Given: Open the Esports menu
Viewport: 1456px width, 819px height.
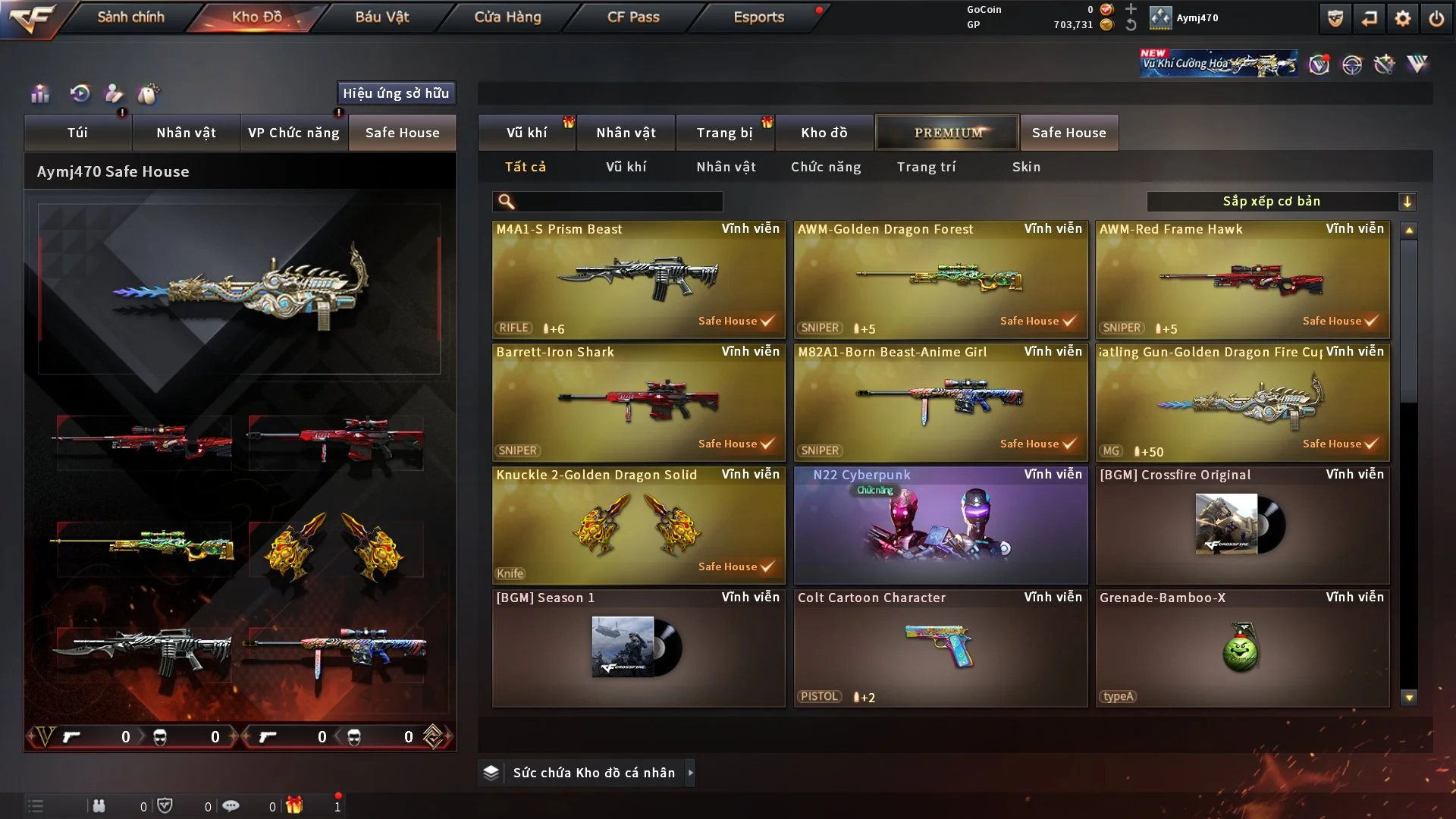Looking at the screenshot, I should pos(758,17).
